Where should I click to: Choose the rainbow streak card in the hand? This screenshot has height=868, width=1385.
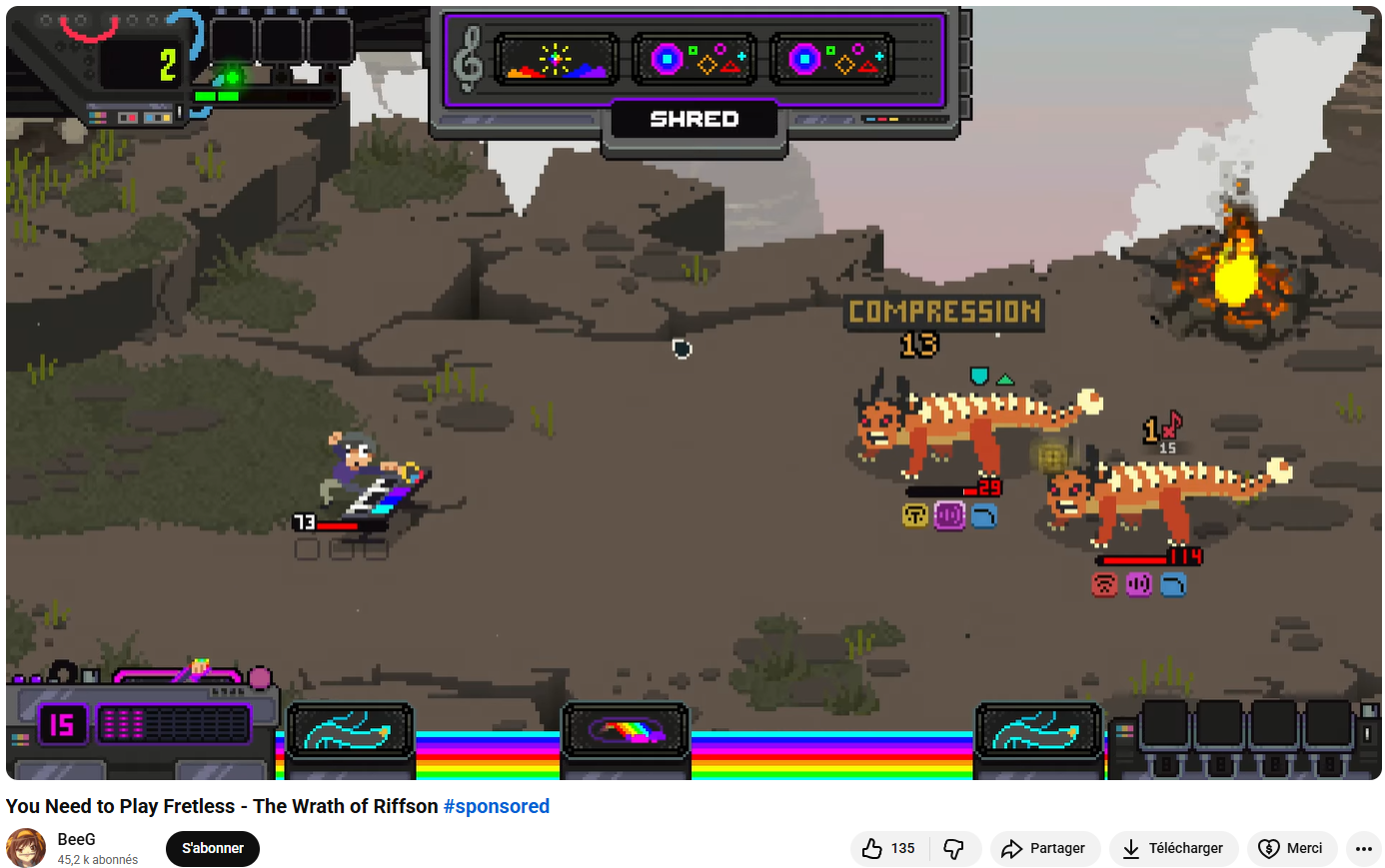(626, 731)
